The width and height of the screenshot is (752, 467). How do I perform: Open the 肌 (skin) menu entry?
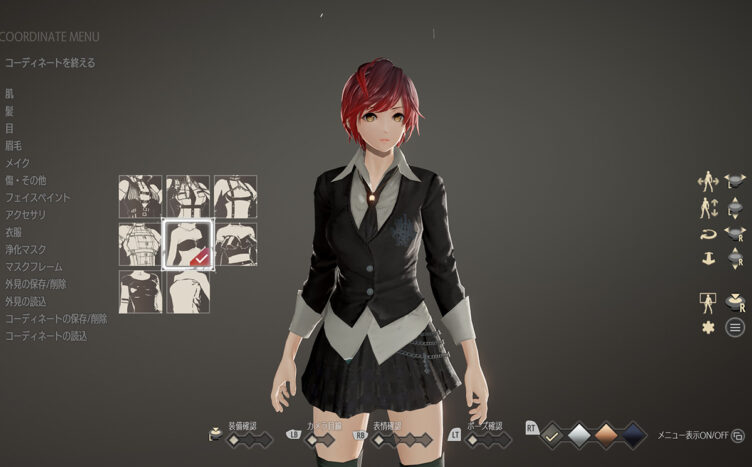tap(10, 94)
